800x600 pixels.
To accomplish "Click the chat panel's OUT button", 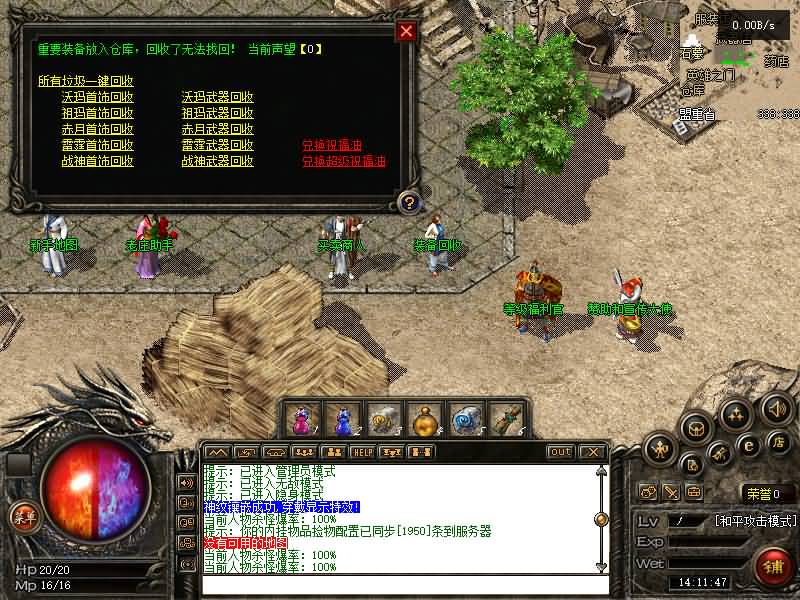I will (x=560, y=452).
